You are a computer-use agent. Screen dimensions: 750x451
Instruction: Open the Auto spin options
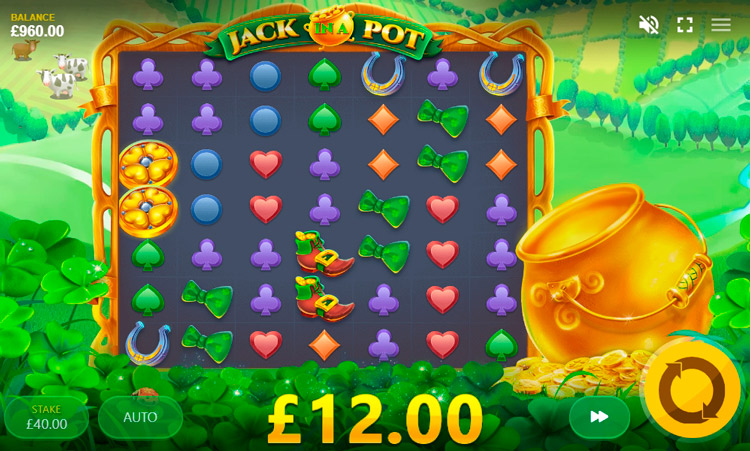tap(140, 417)
